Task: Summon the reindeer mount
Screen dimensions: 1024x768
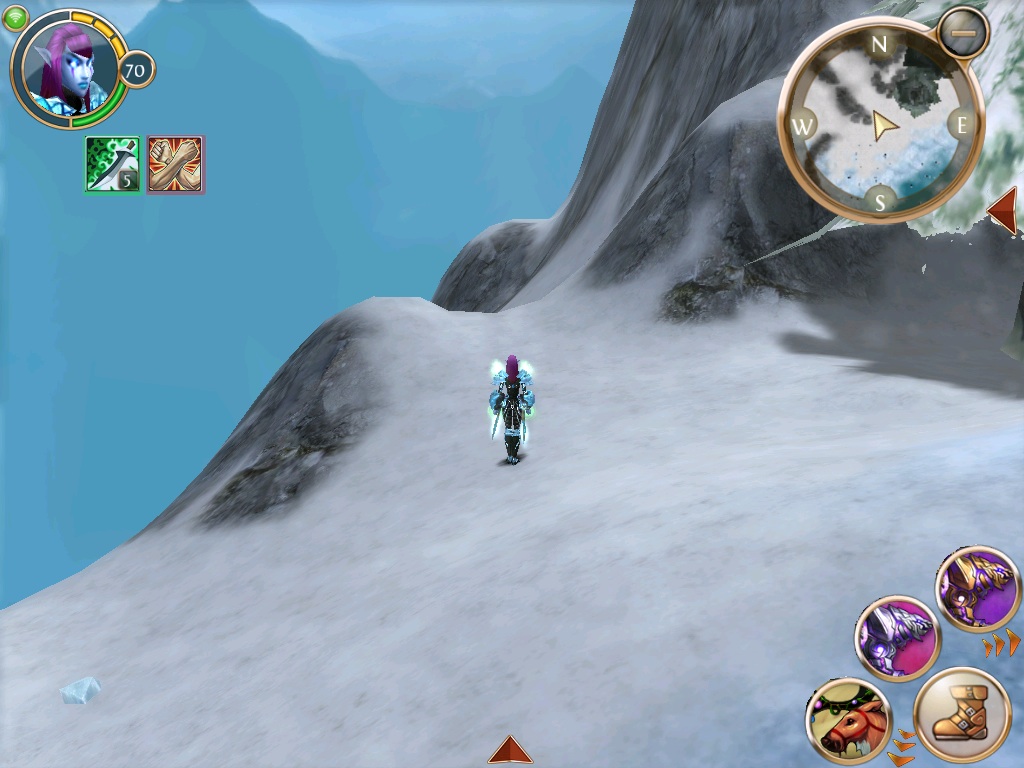Action: tap(849, 721)
